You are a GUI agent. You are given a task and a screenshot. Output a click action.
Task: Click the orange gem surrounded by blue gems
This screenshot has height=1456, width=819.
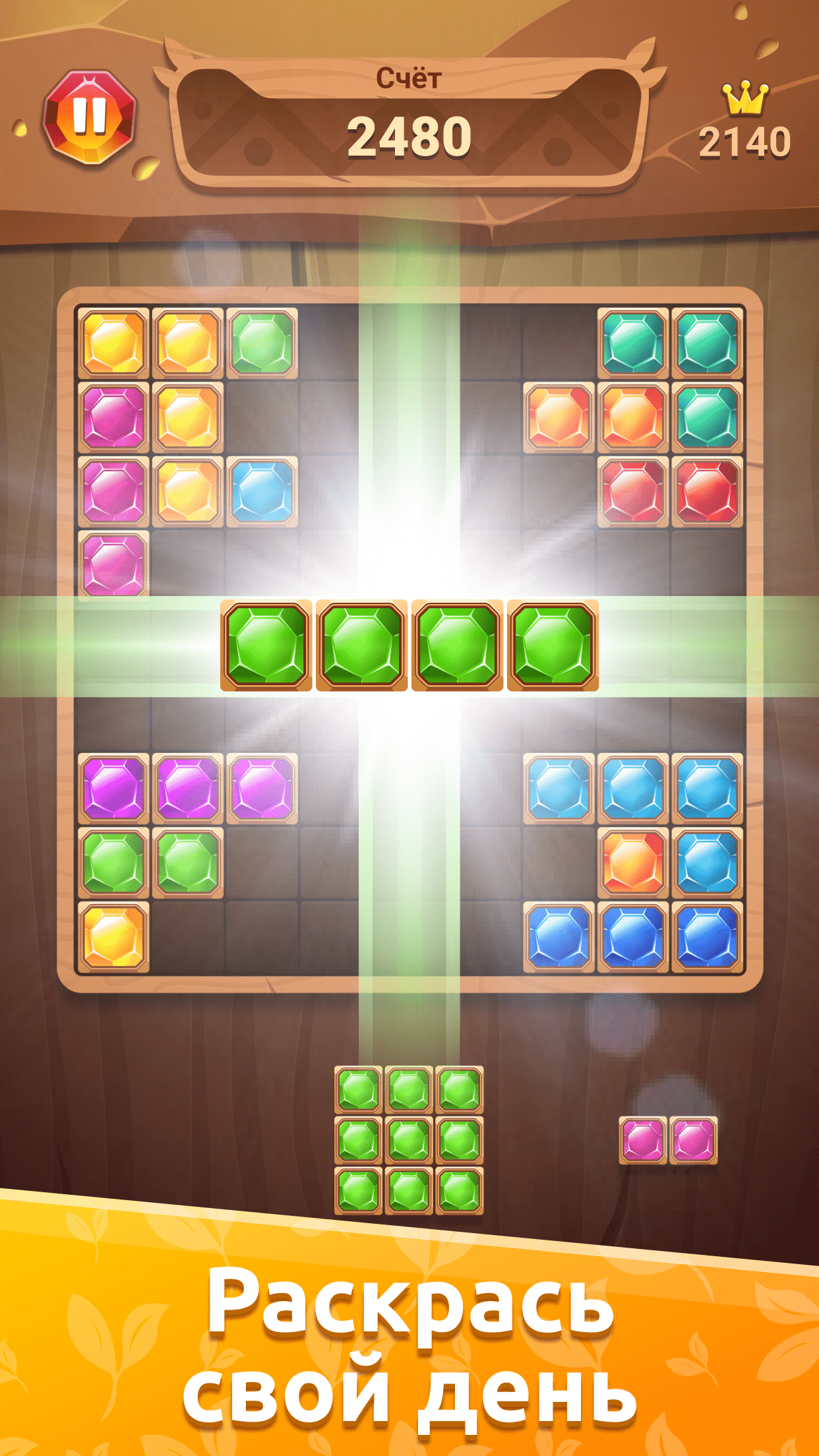coord(632,862)
